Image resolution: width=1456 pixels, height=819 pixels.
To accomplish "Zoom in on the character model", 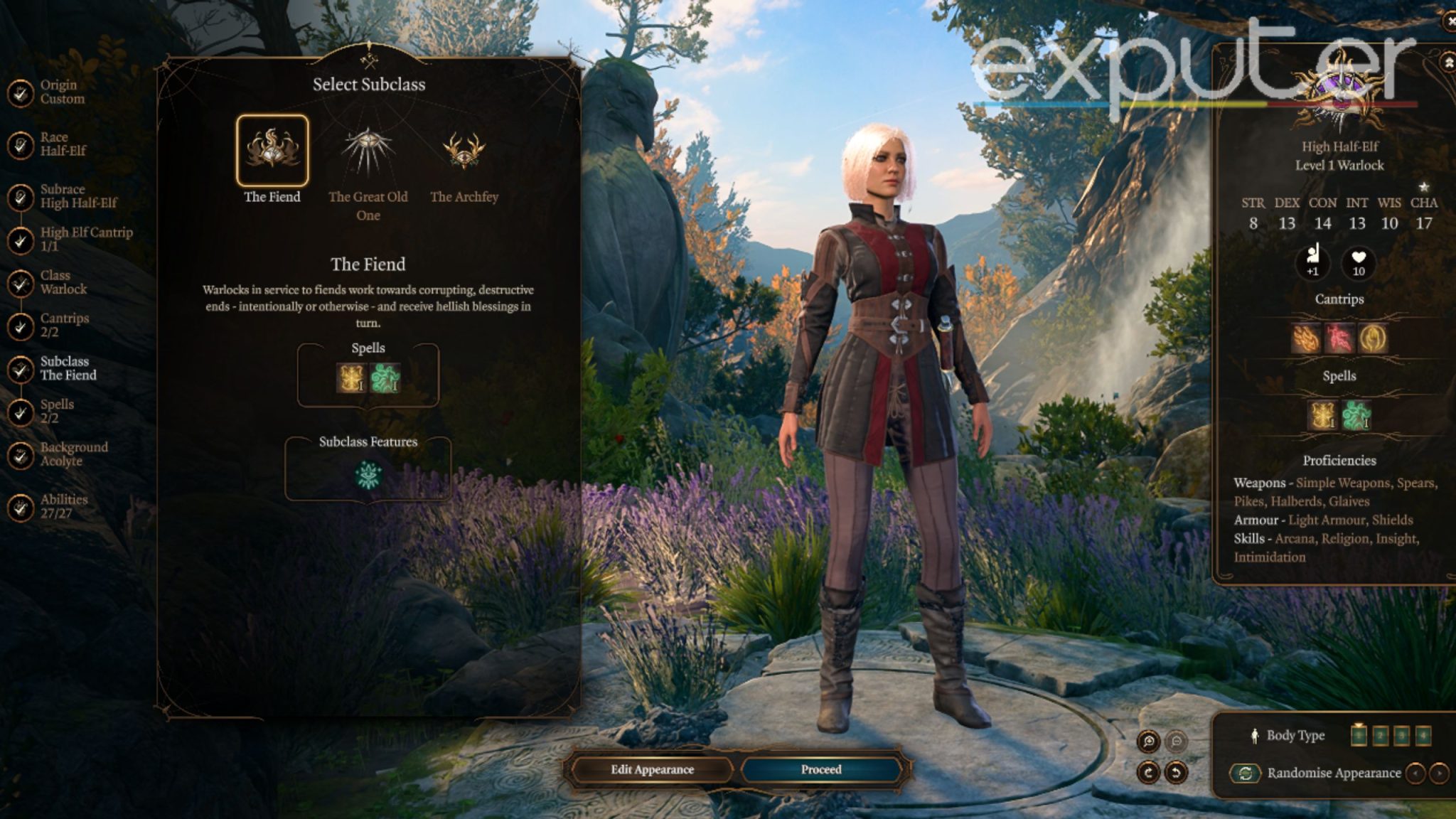I will (1149, 742).
